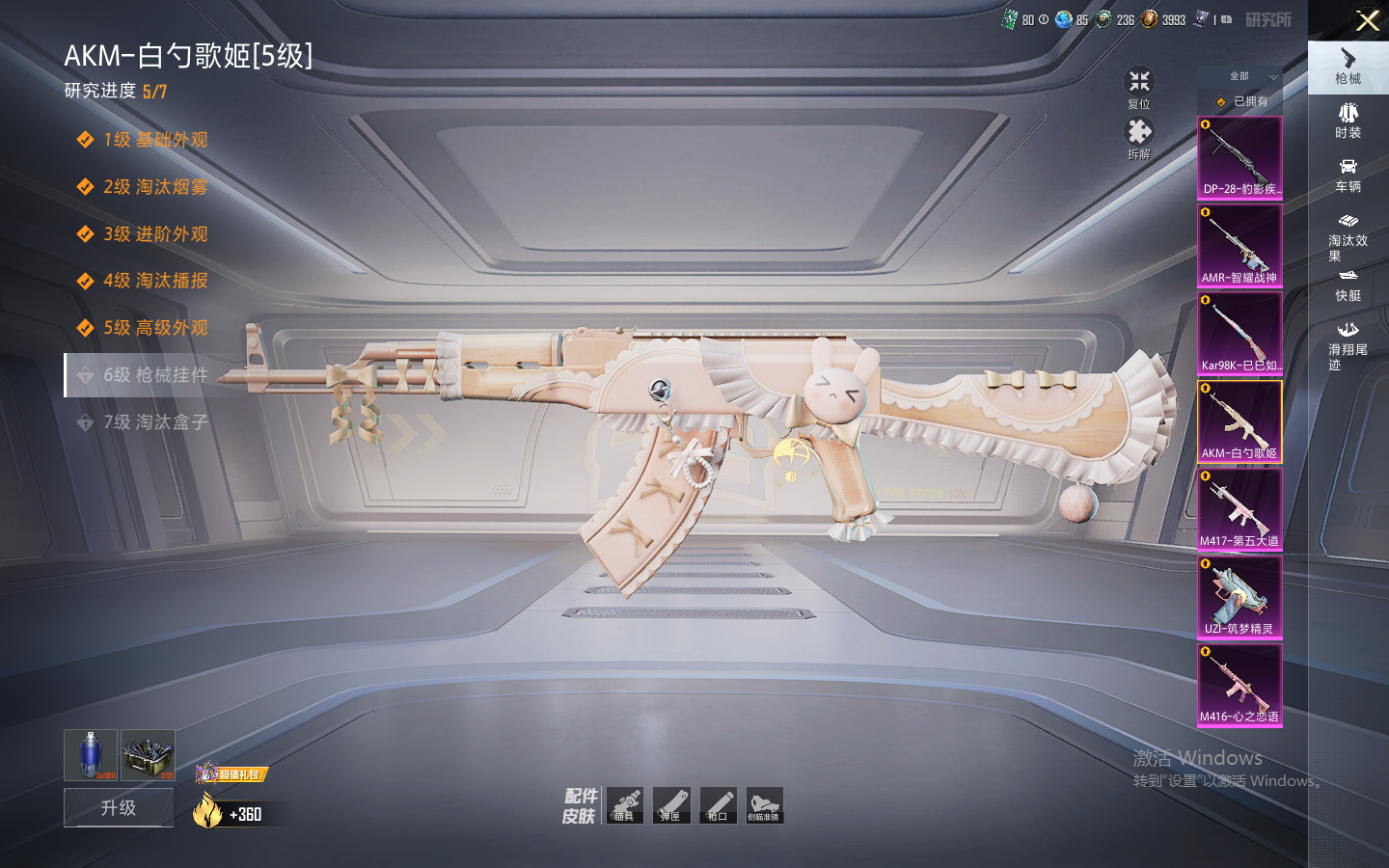View the 5级 高级外观 appearance level

click(154, 328)
